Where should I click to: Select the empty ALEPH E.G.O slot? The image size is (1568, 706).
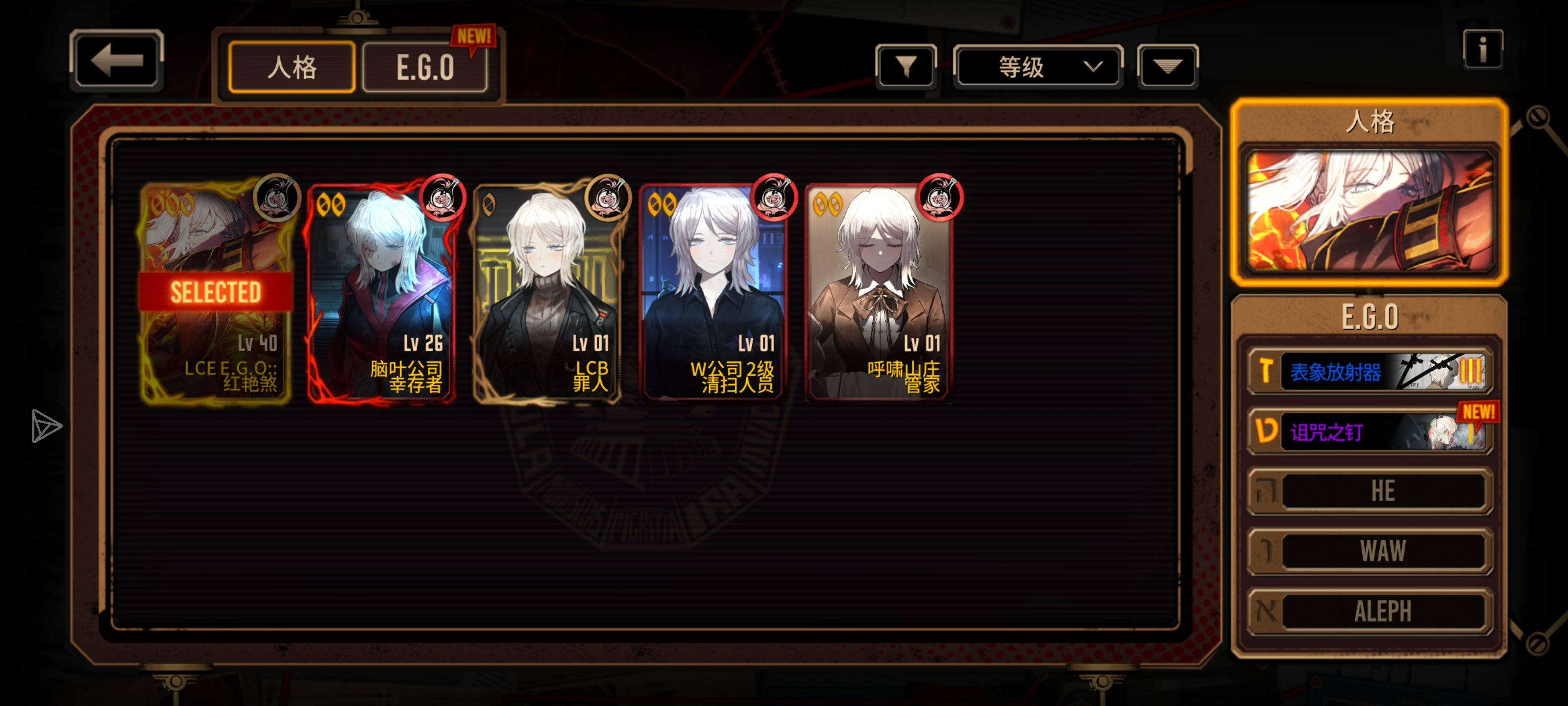[1370, 611]
